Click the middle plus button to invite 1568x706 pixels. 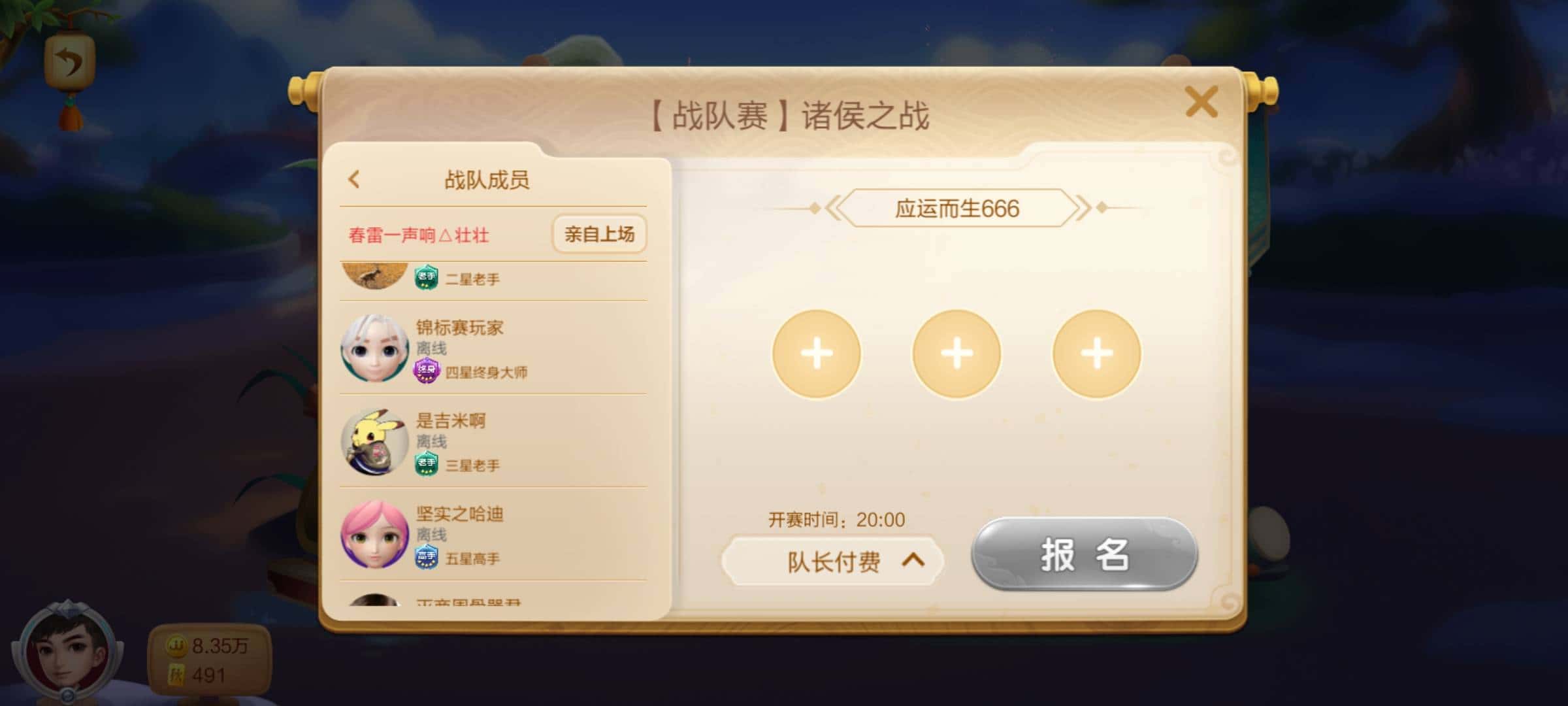955,353
